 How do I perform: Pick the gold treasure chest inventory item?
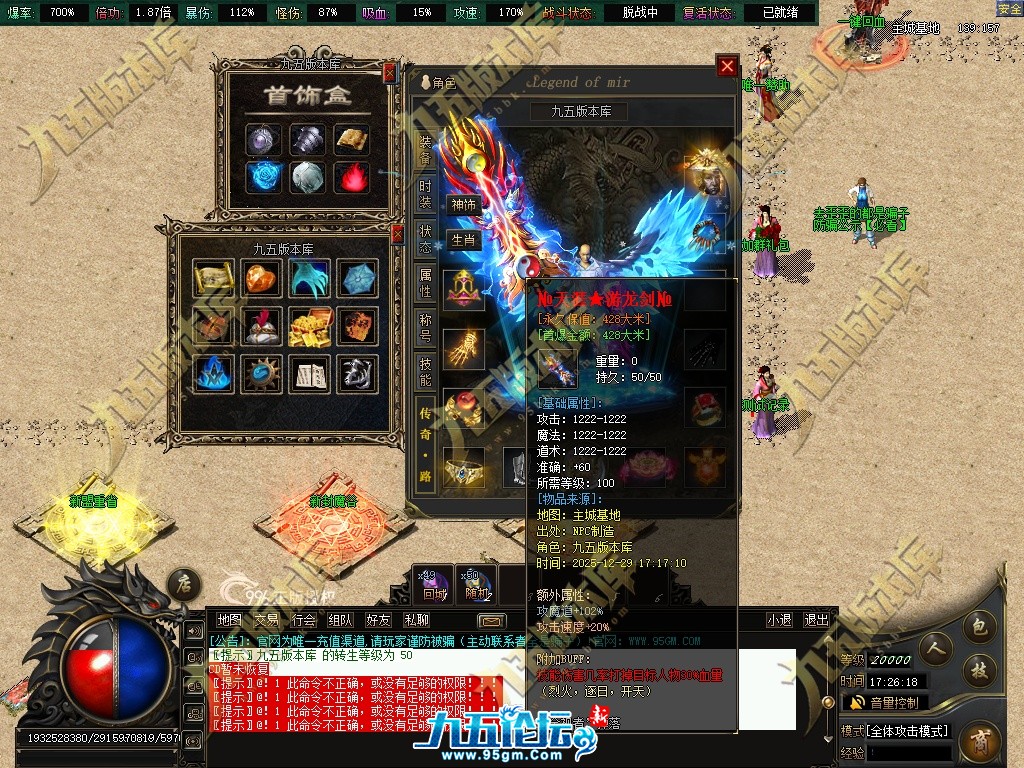tap(309, 326)
